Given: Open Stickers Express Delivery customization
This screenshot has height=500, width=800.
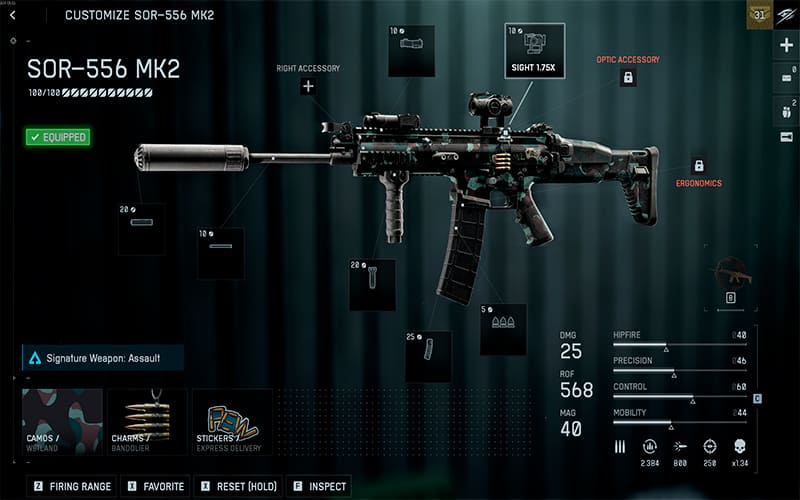Looking at the screenshot, I should point(231,421).
